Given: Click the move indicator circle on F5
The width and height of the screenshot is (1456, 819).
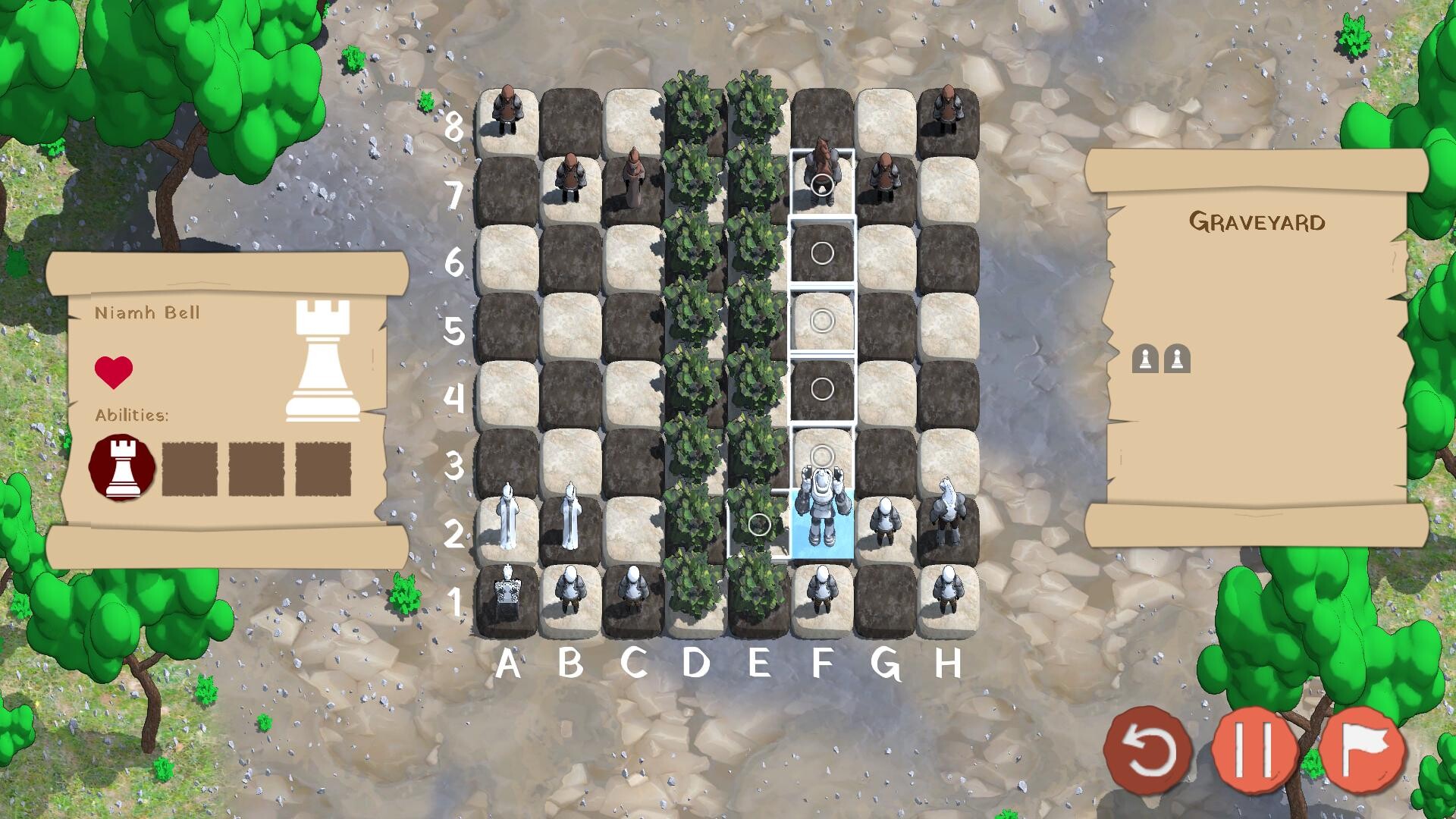Looking at the screenshot, I should pos(822,322).
